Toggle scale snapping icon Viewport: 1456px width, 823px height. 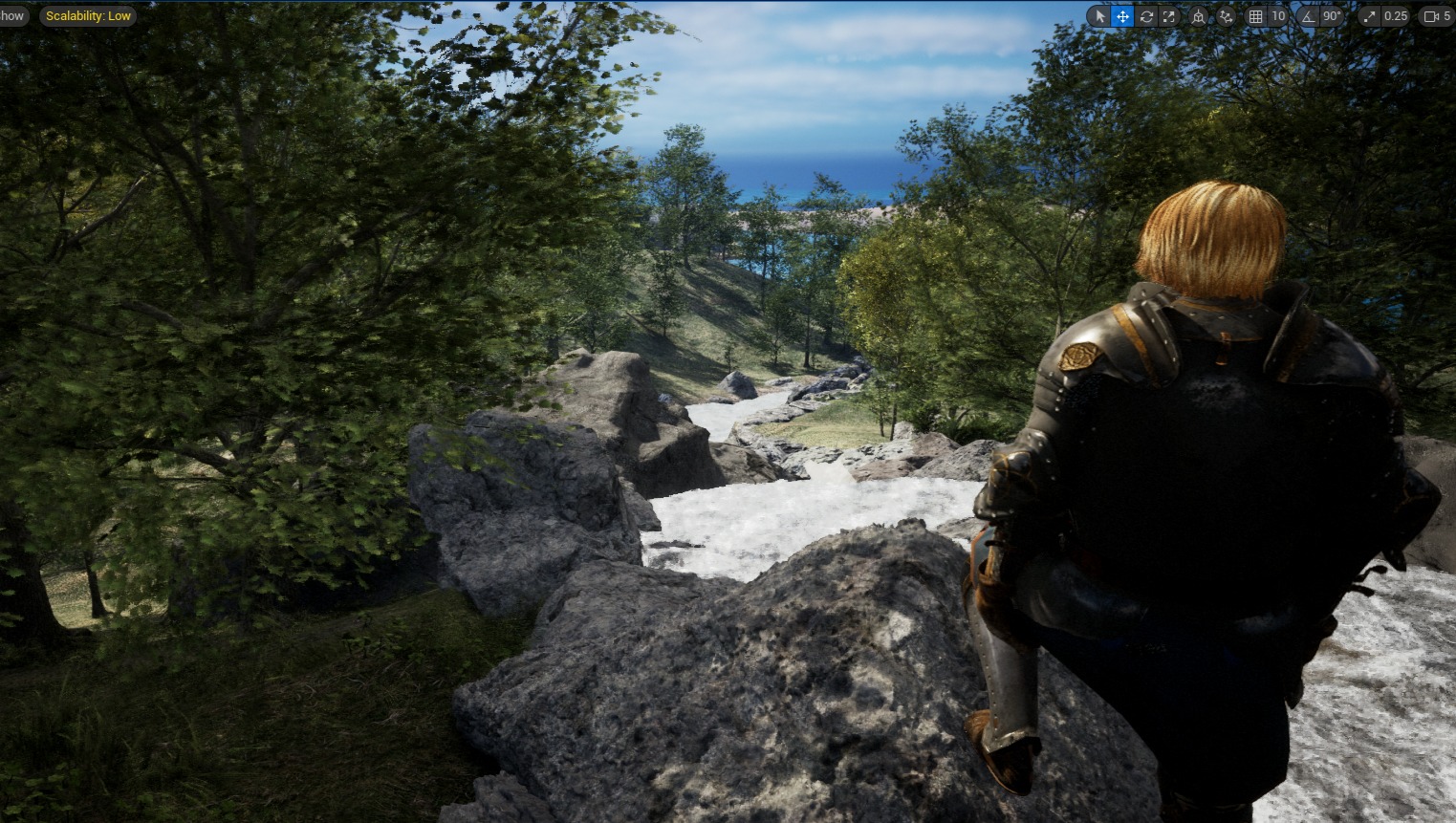click(x=1369, y=16)
